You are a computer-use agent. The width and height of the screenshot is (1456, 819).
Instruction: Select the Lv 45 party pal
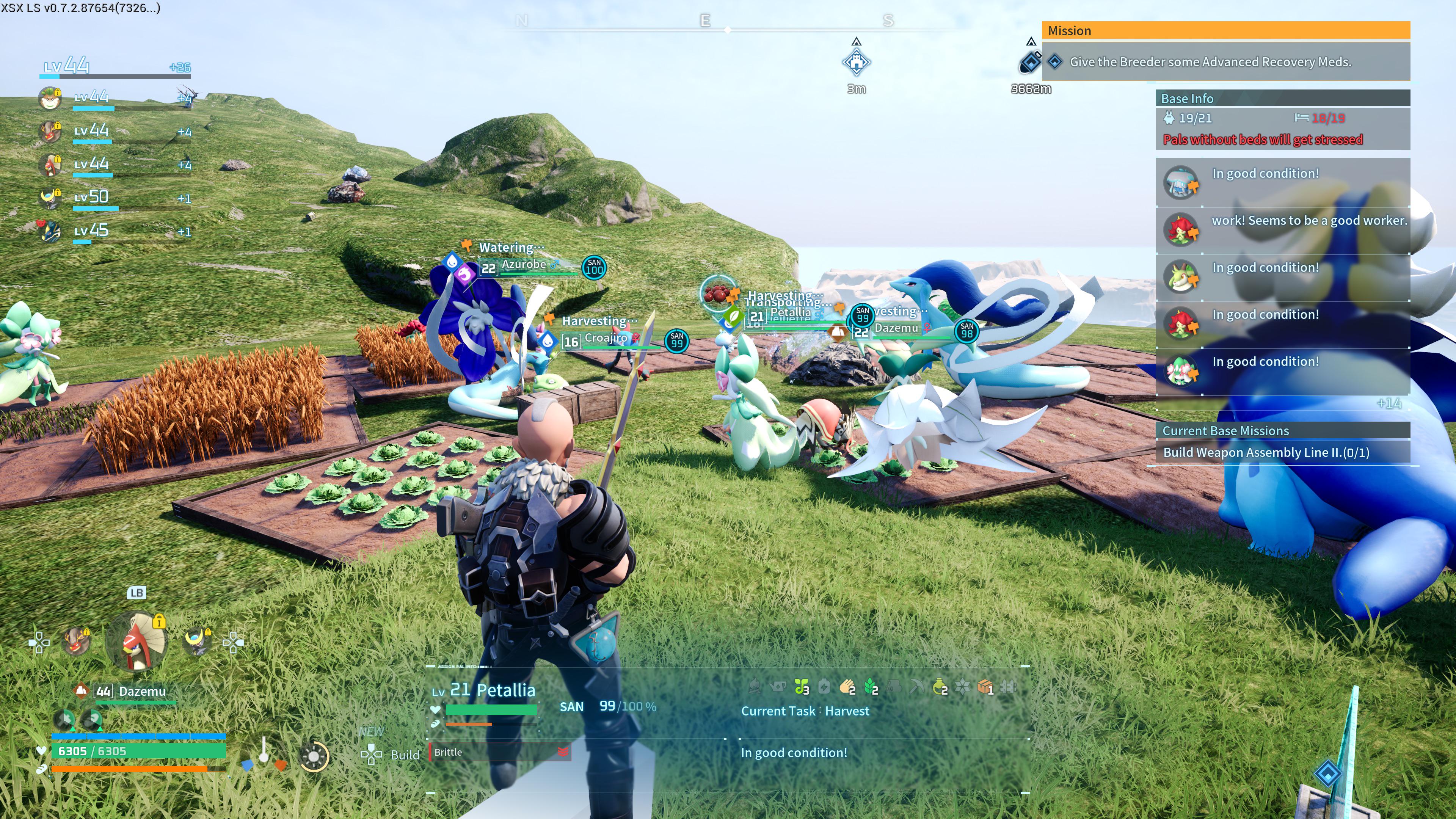tap(50, 231)
